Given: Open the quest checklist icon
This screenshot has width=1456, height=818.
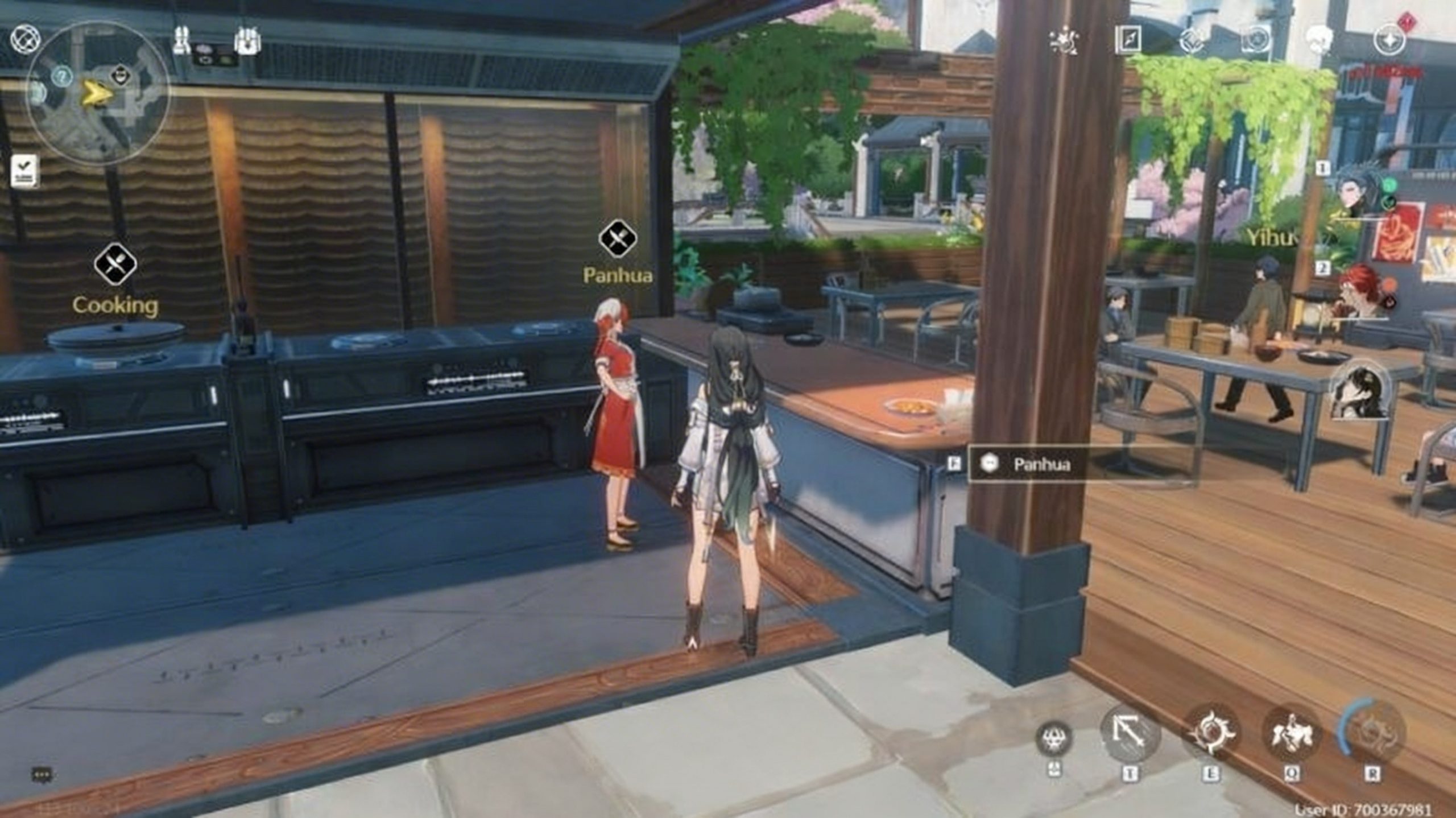Looking at the screenshot, I should tap(25, 170).
